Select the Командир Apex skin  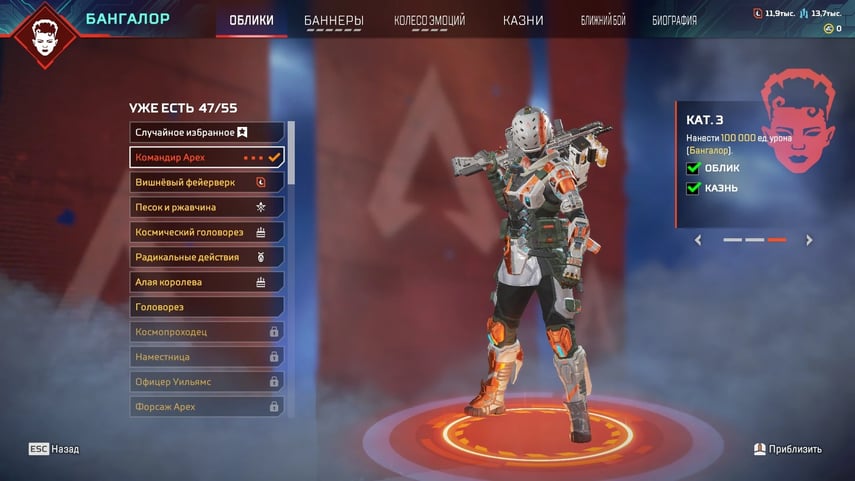click(x=207, y=157)
